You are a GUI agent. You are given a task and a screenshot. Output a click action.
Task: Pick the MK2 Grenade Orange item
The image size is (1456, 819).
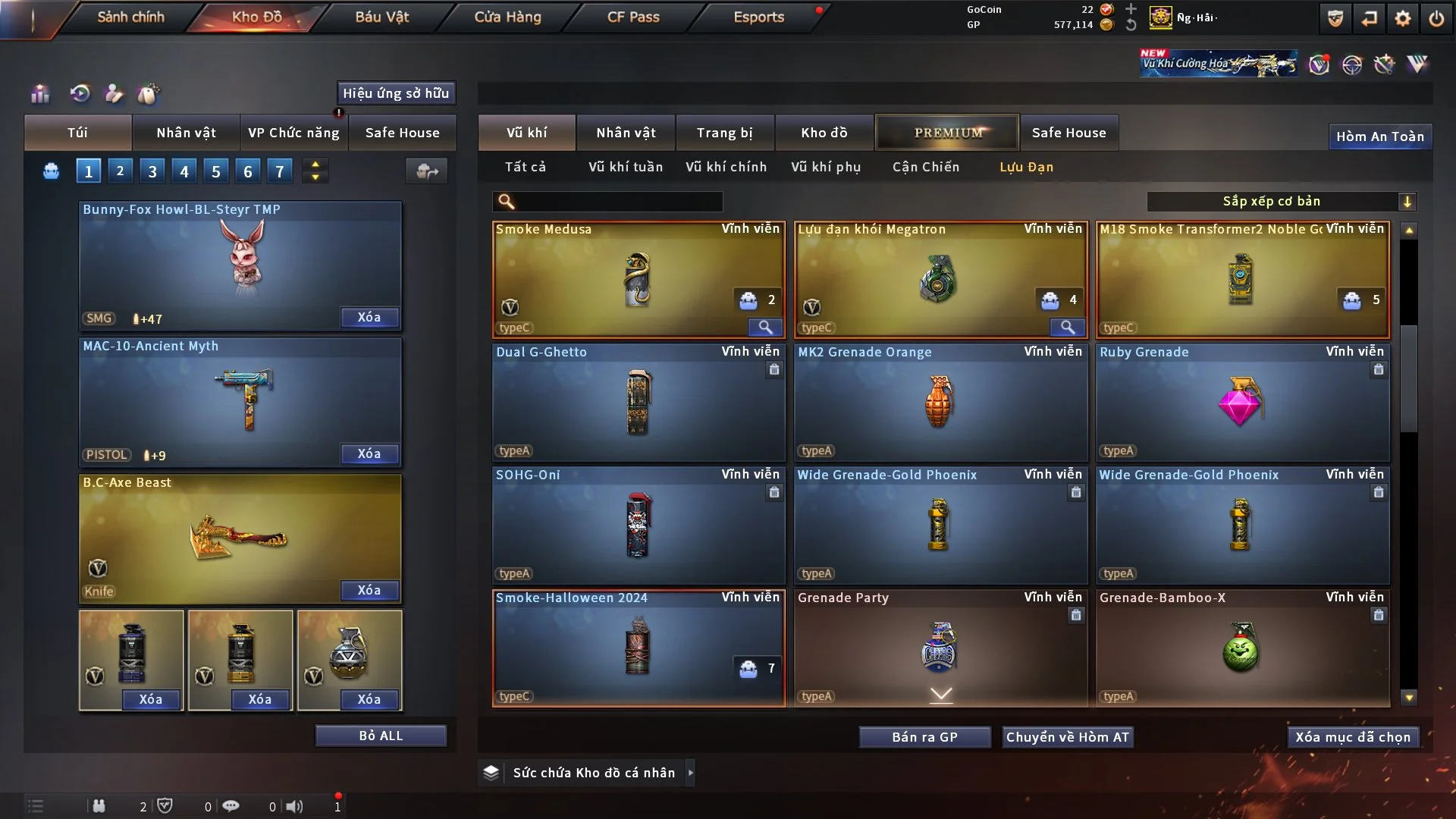click(940, 402)
